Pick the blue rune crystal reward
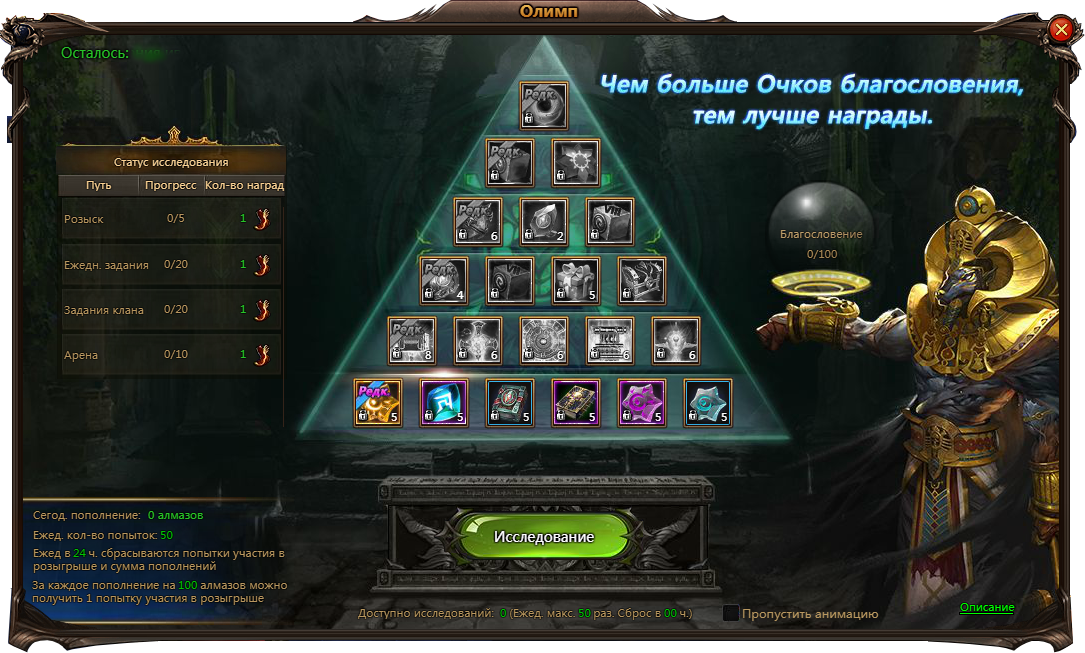 click(444, 403)
